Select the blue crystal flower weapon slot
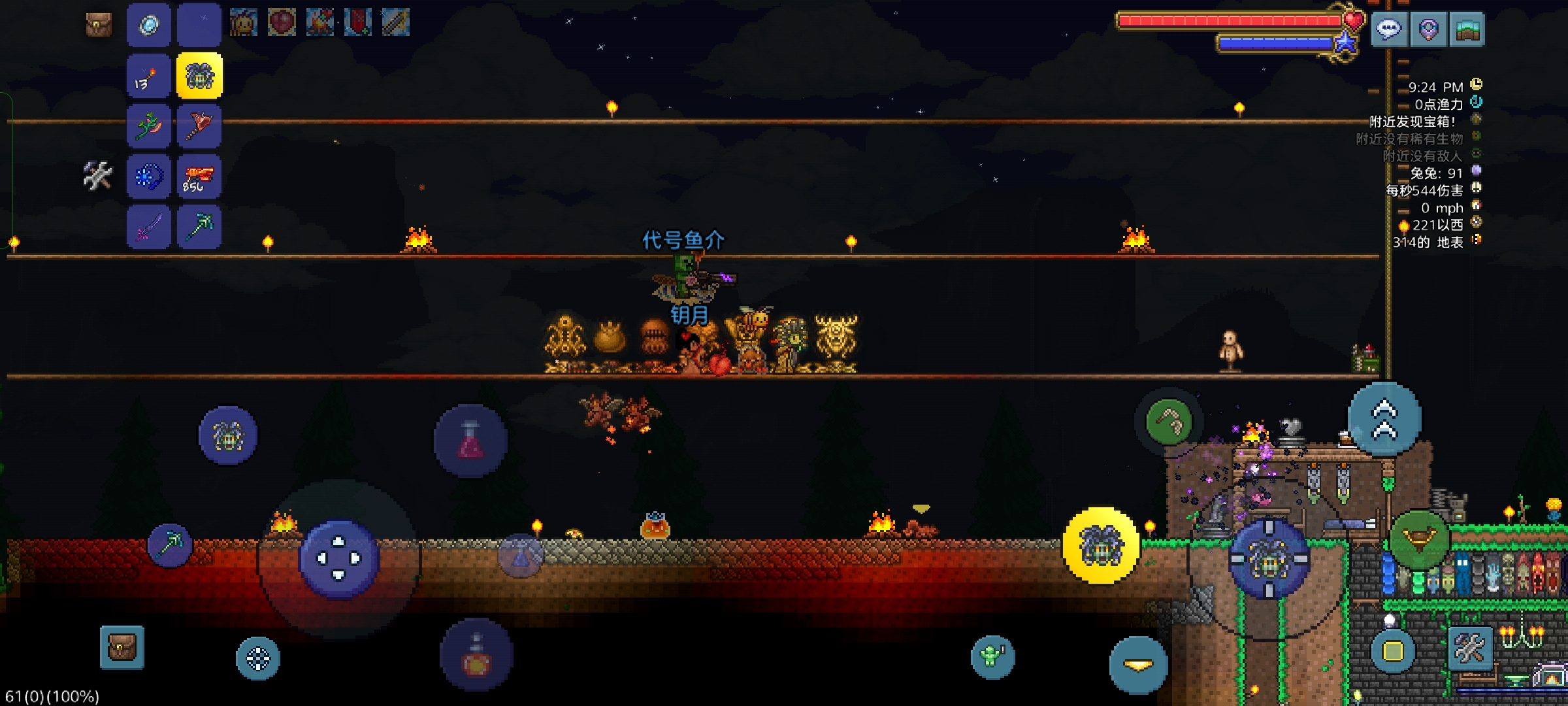Screen dimensions: 1568x706 coord(149,176)
